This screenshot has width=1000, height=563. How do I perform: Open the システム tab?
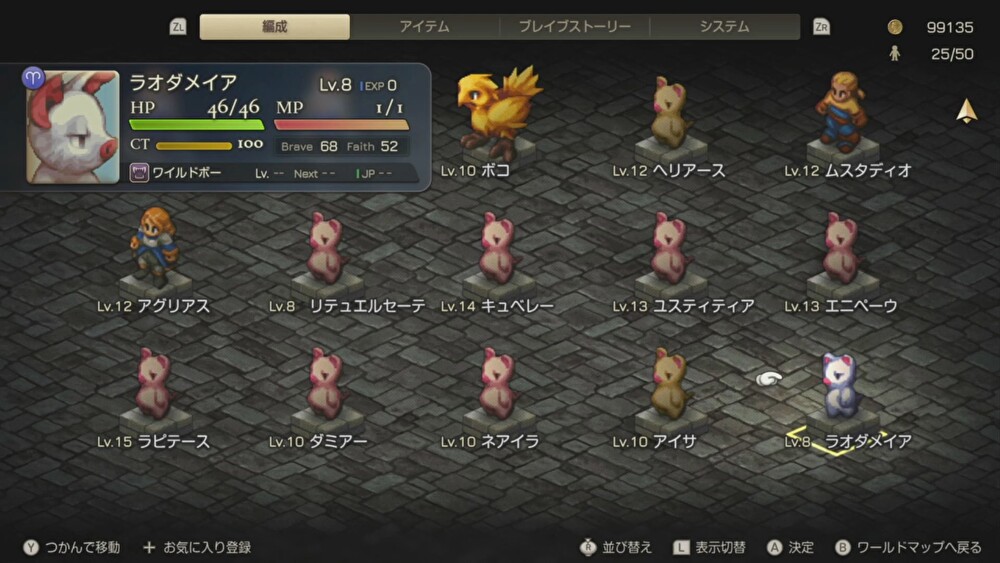click(x=725, y=27)
